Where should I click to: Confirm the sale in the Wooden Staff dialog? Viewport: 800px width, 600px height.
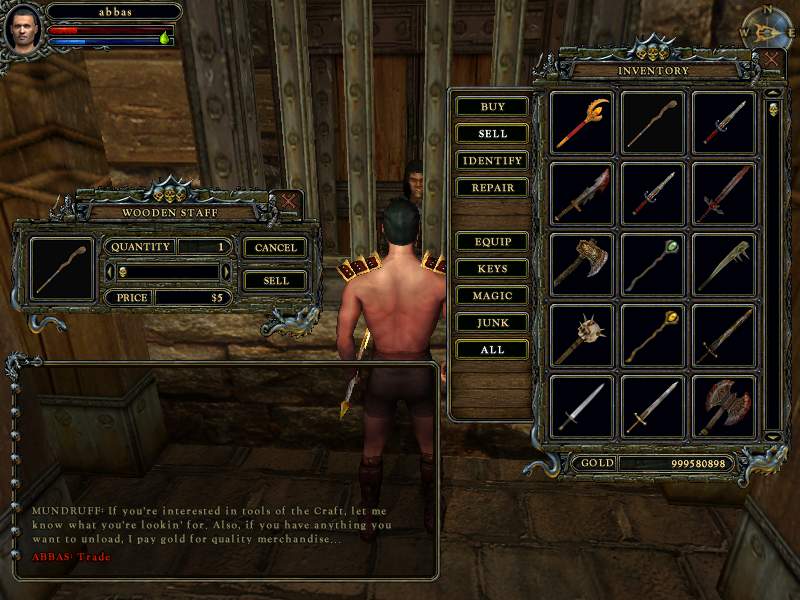[276, 281]
